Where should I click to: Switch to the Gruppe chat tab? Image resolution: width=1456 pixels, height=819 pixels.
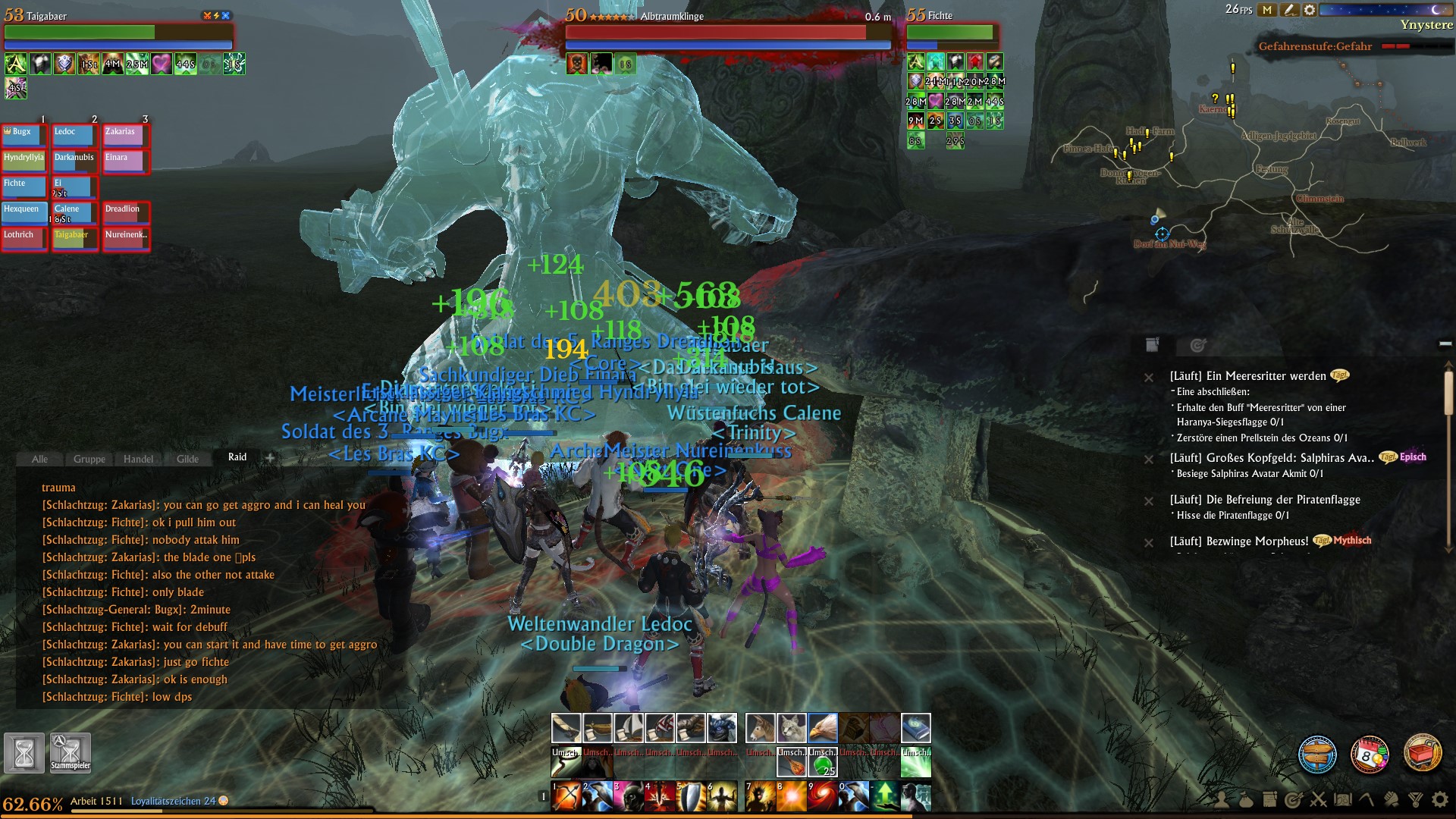tap(89, 459)
